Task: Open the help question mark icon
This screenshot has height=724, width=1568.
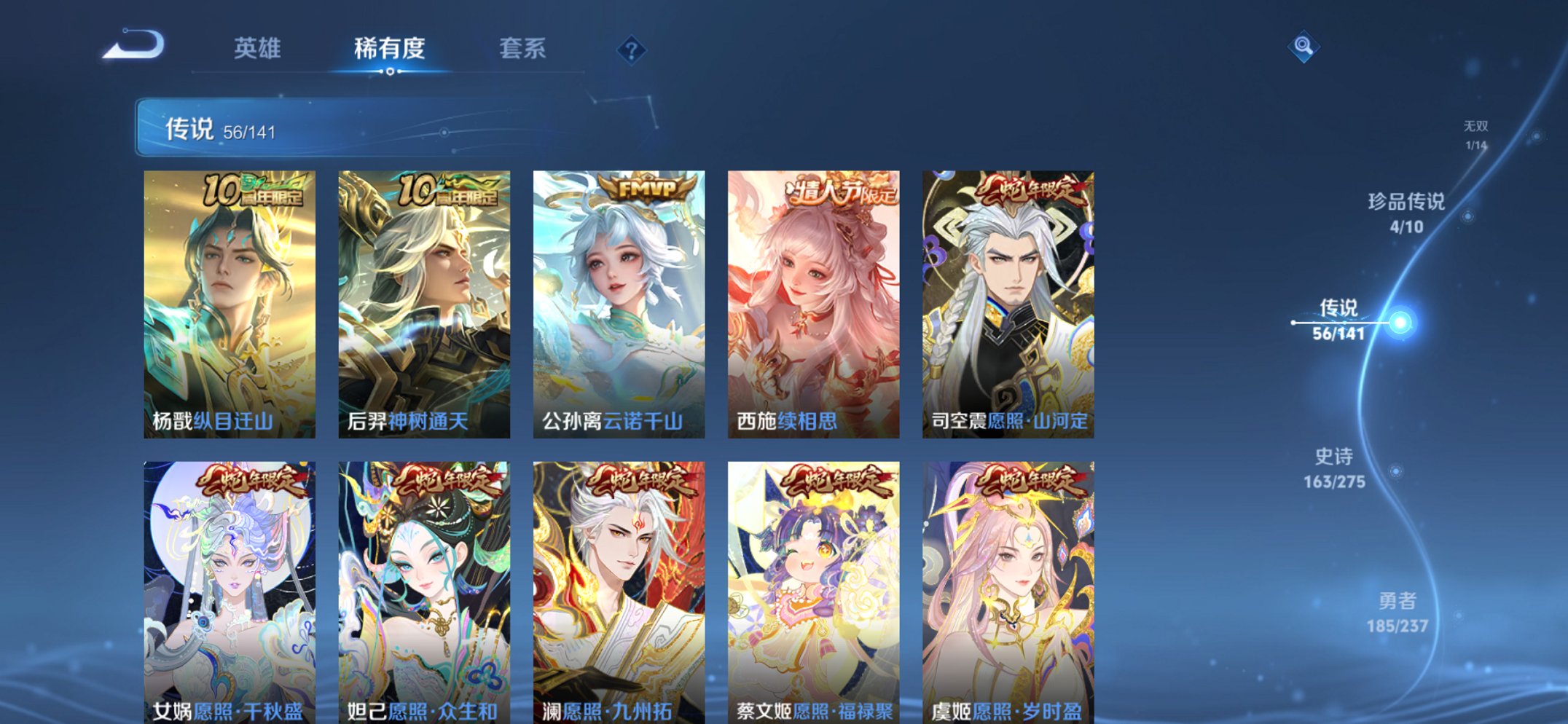Action: tap(631, 50)
